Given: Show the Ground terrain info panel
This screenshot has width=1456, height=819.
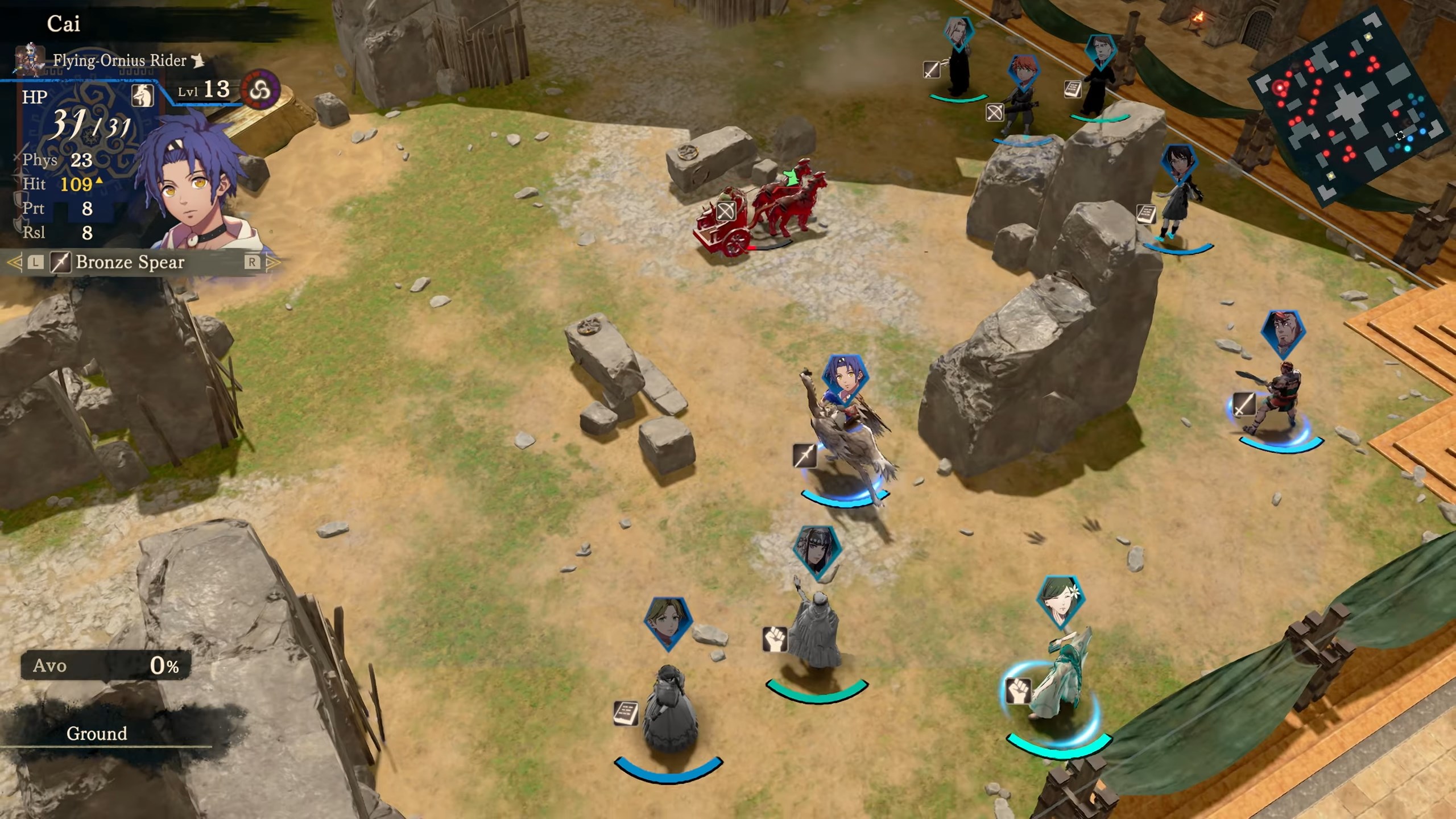Looking at the screenshot, I should (x=97, y=734).
